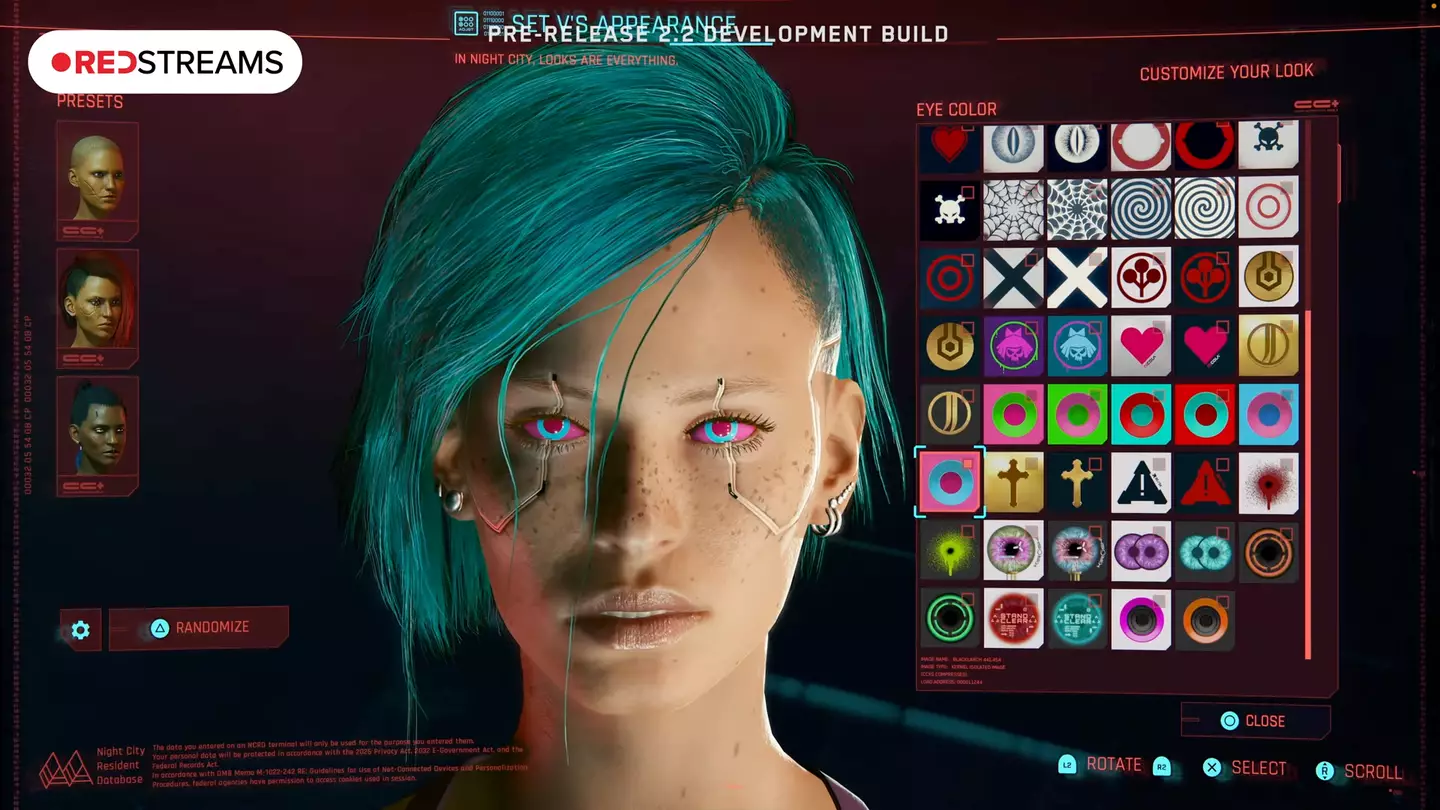Toggle the favorite box on the spiral swatch
Image resolution: width=1440 pixels, height=810 pixels.
[1158, 194]
